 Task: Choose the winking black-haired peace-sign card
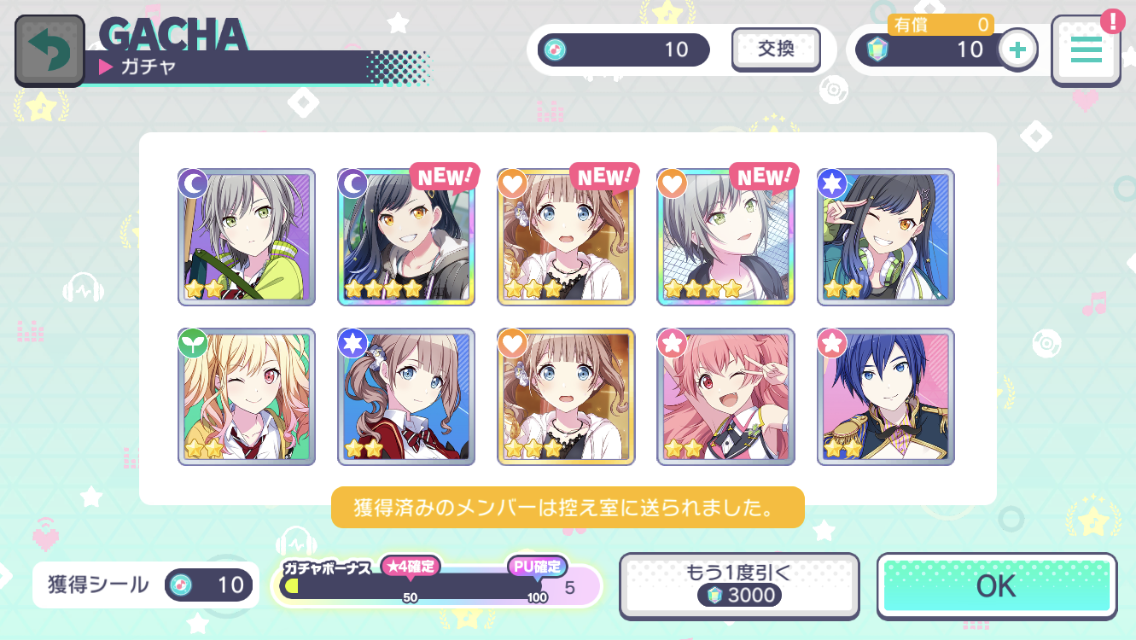[x=886, y=237]
